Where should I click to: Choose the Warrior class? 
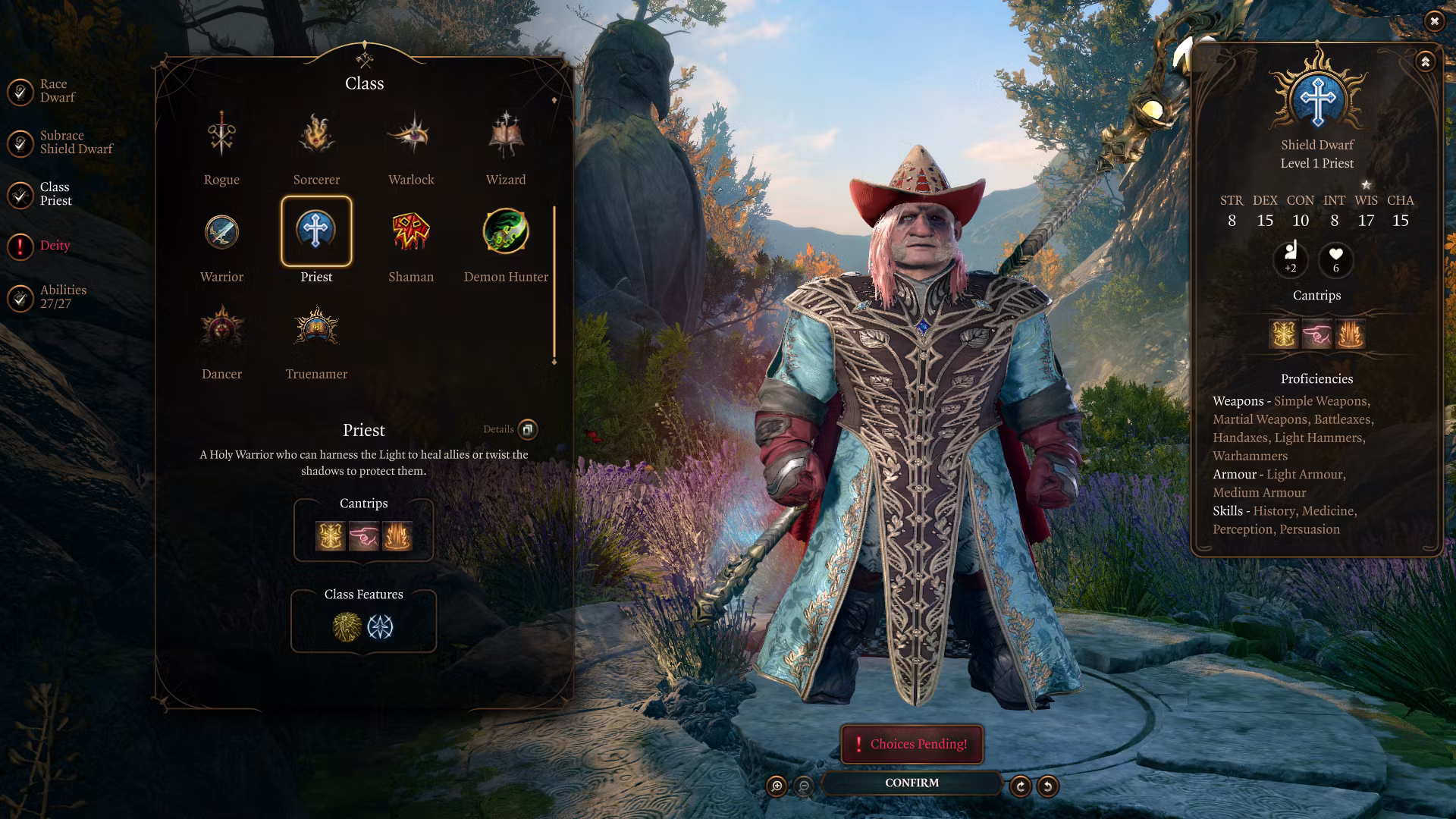[x=221, y=232]
